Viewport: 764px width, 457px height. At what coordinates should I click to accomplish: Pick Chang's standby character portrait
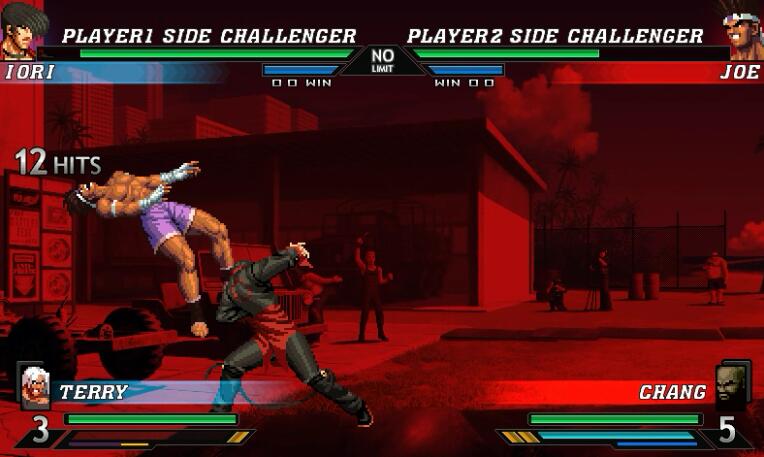click(x=731, y=384)
